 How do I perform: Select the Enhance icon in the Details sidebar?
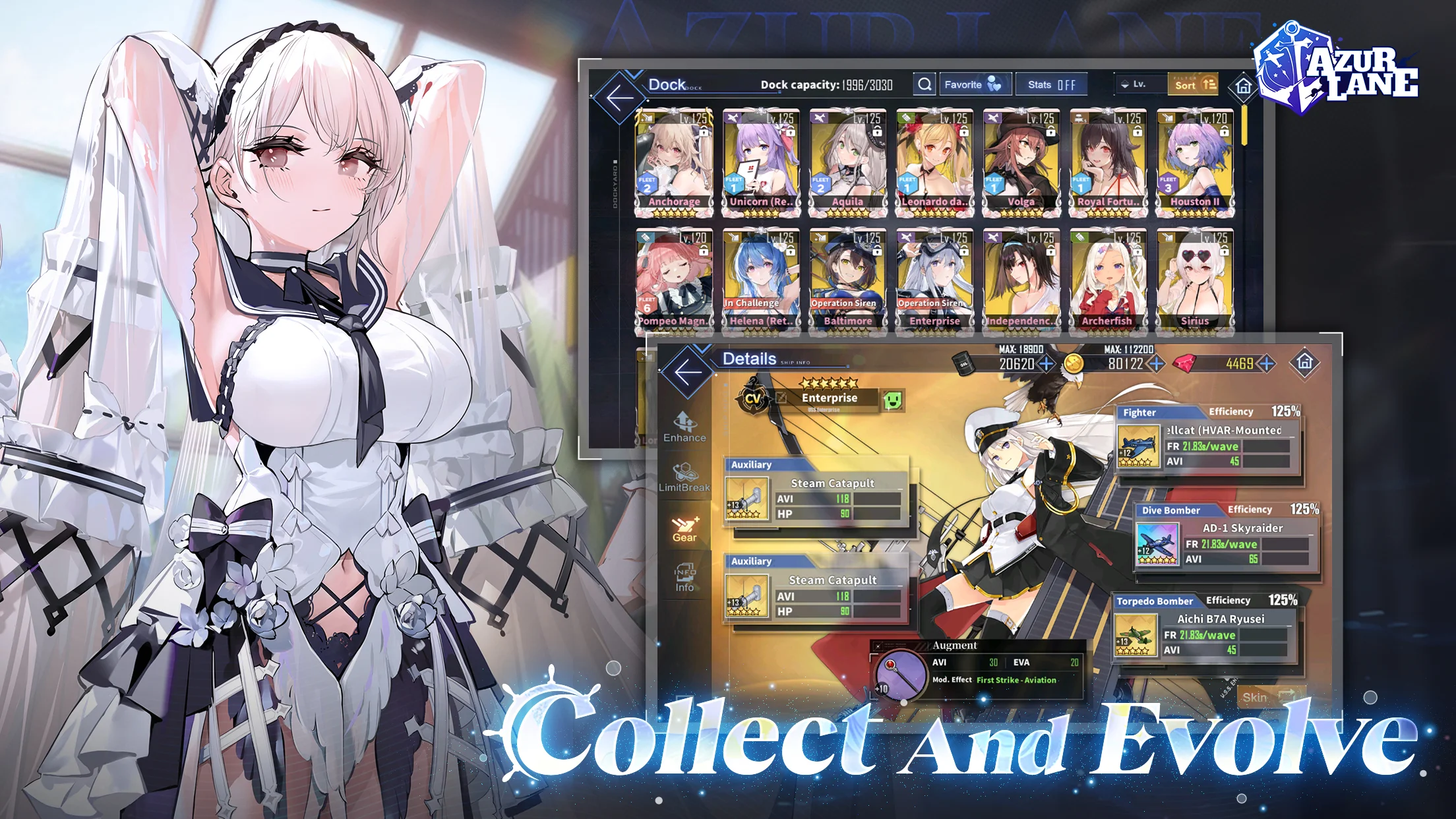[684, 427]
